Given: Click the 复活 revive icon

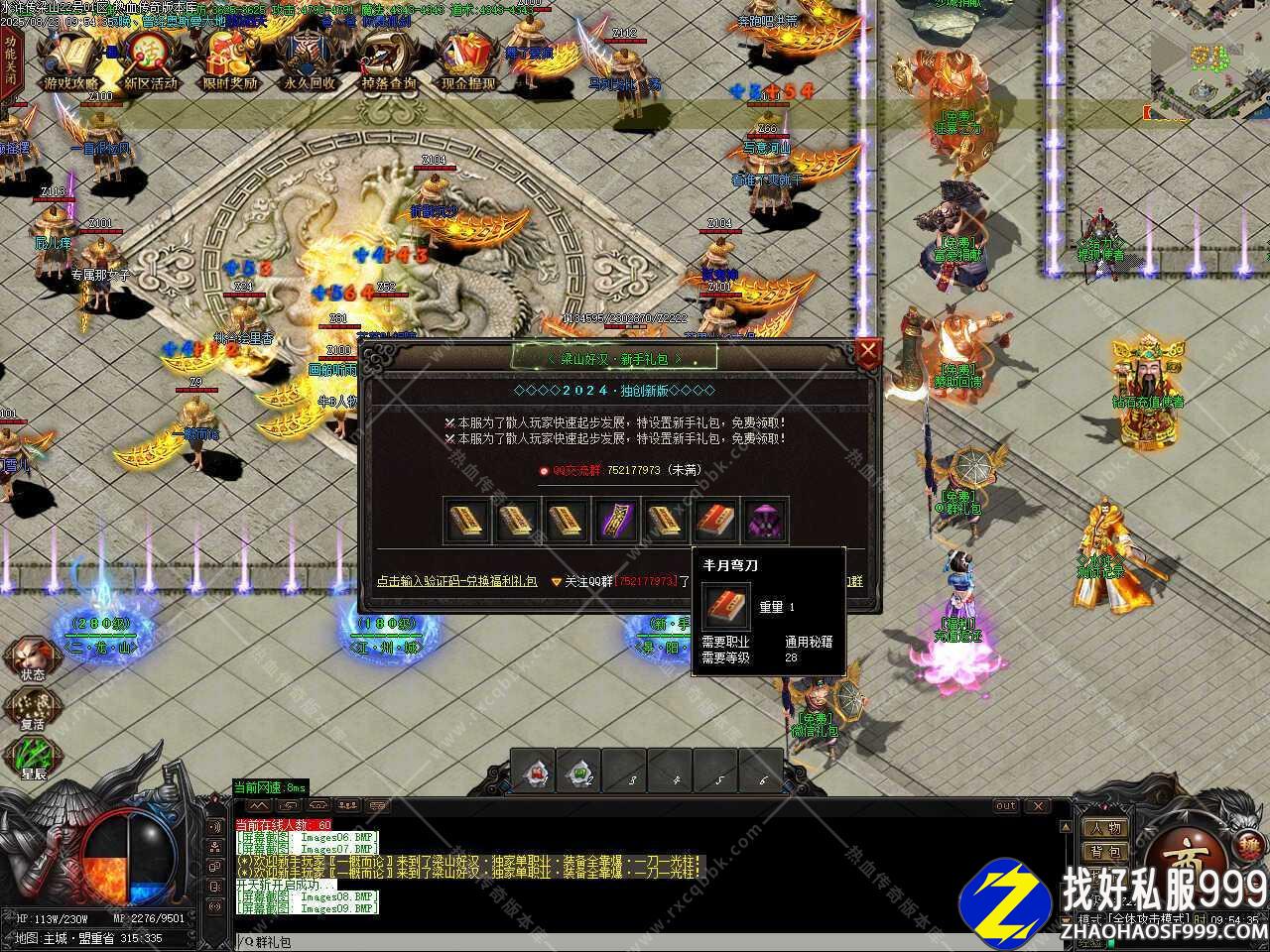Looking at the screenshot, I should click(x=31, y=707).
